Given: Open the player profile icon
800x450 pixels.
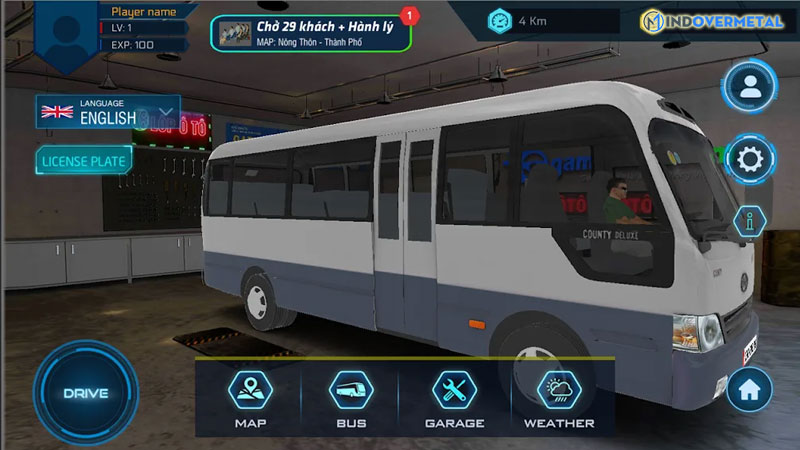Looking at the screenshot, I should pos(749,88).
